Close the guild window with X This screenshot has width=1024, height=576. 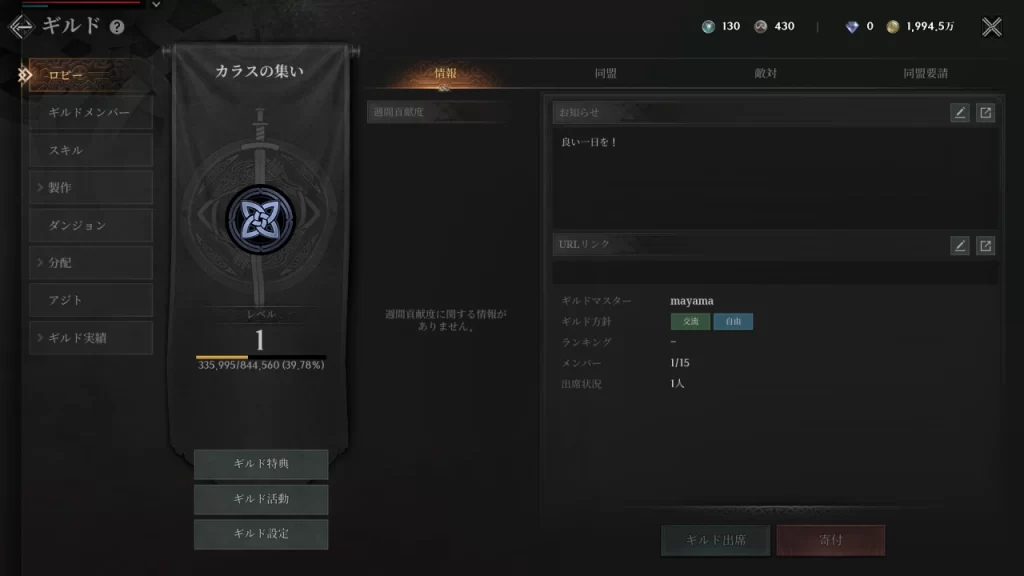point(991,27)
